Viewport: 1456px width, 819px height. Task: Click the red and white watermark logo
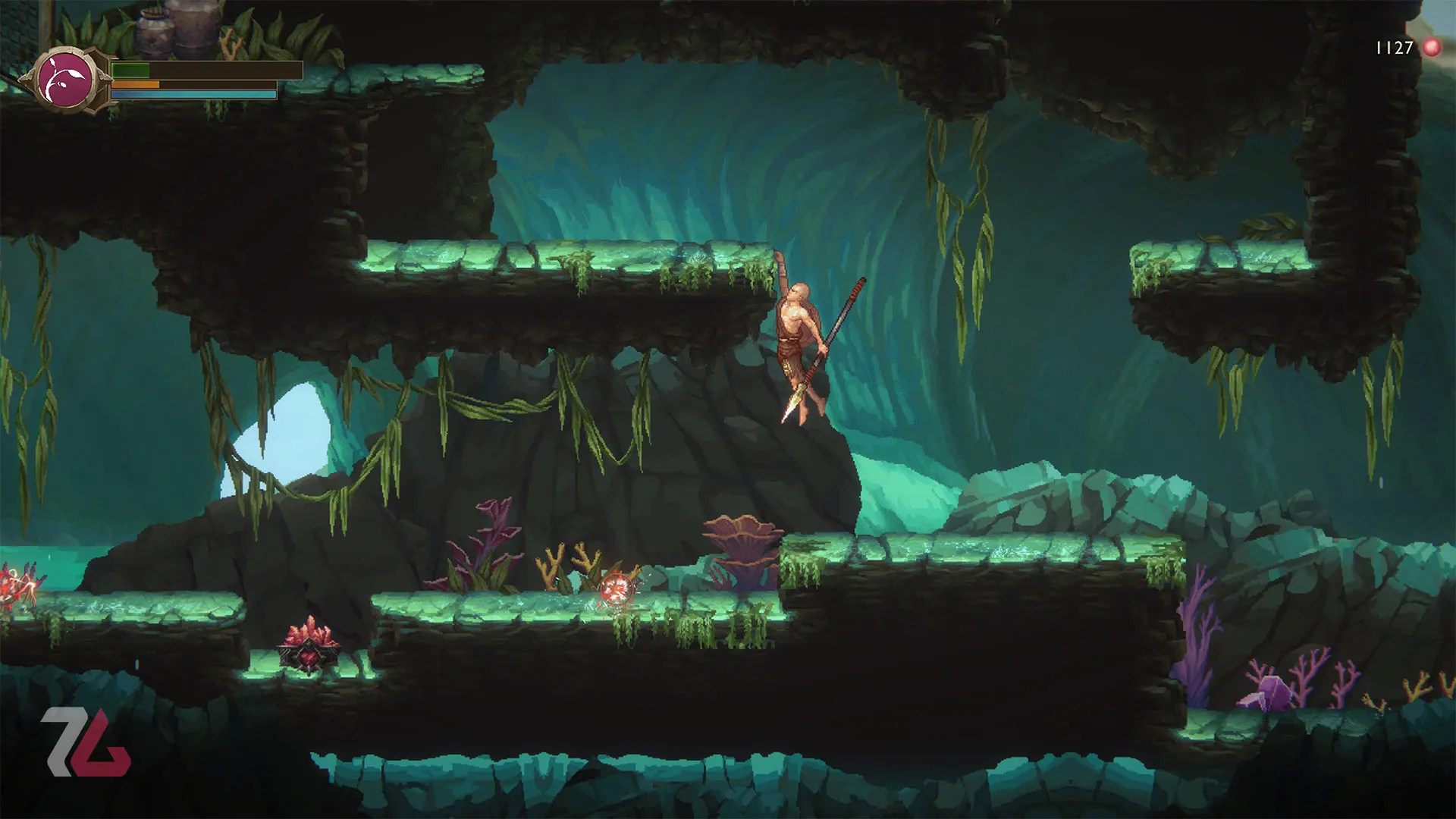(86, 742)
